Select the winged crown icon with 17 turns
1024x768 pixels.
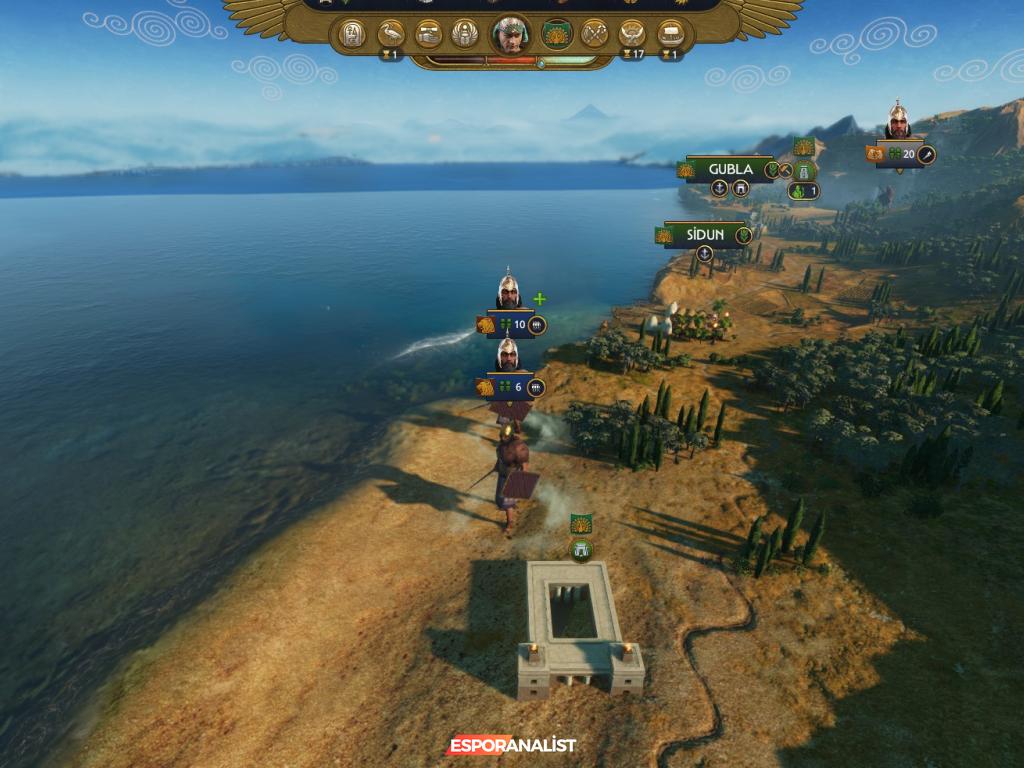[x=631, y=34]
